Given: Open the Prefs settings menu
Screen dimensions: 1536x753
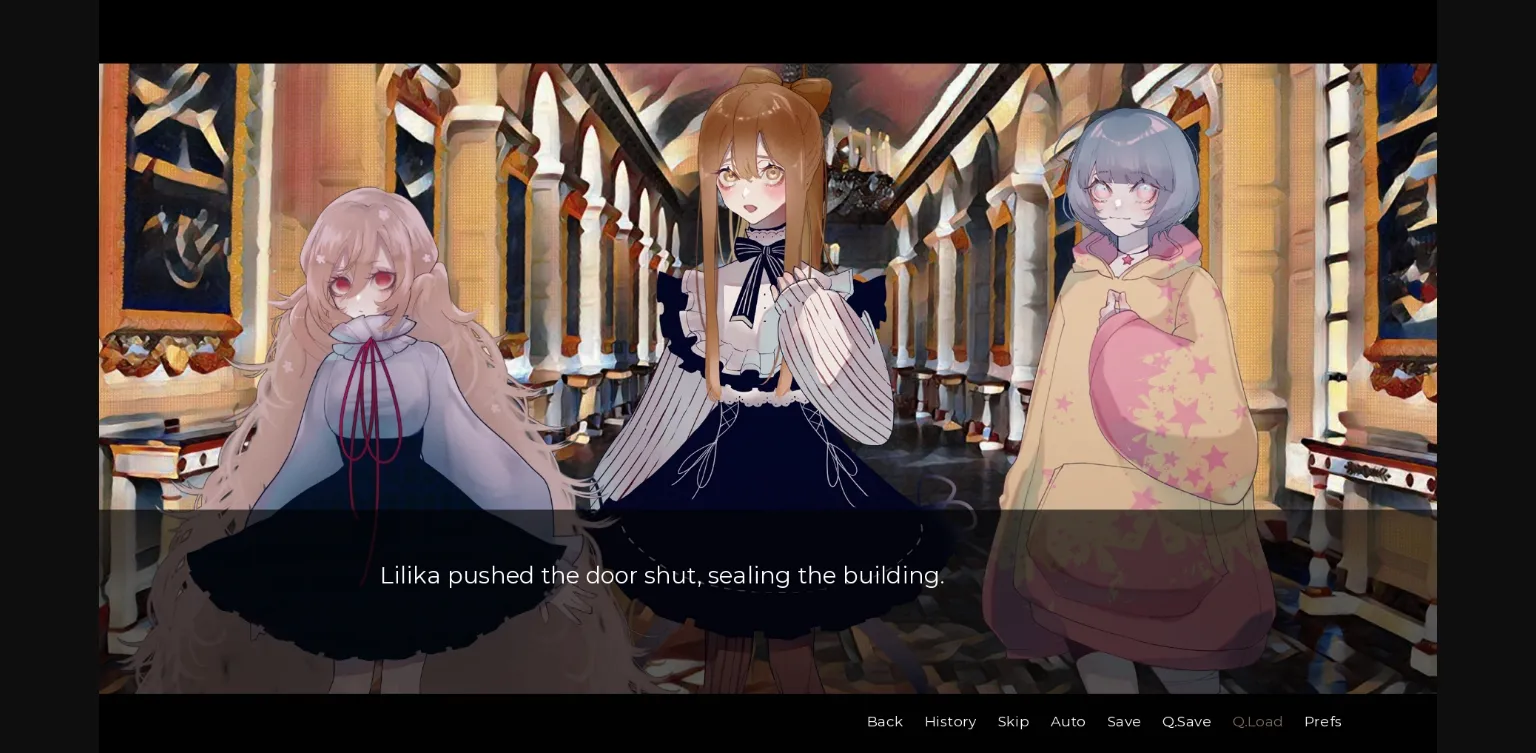Looking at the screenshot, I should (x=1322, y=721).
